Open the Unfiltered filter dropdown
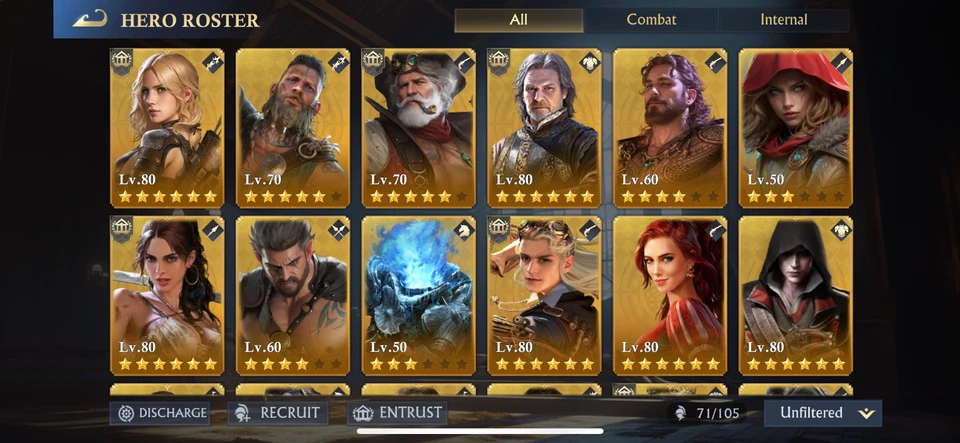This screenshot has width=960, height=443. tap(822, 412)
